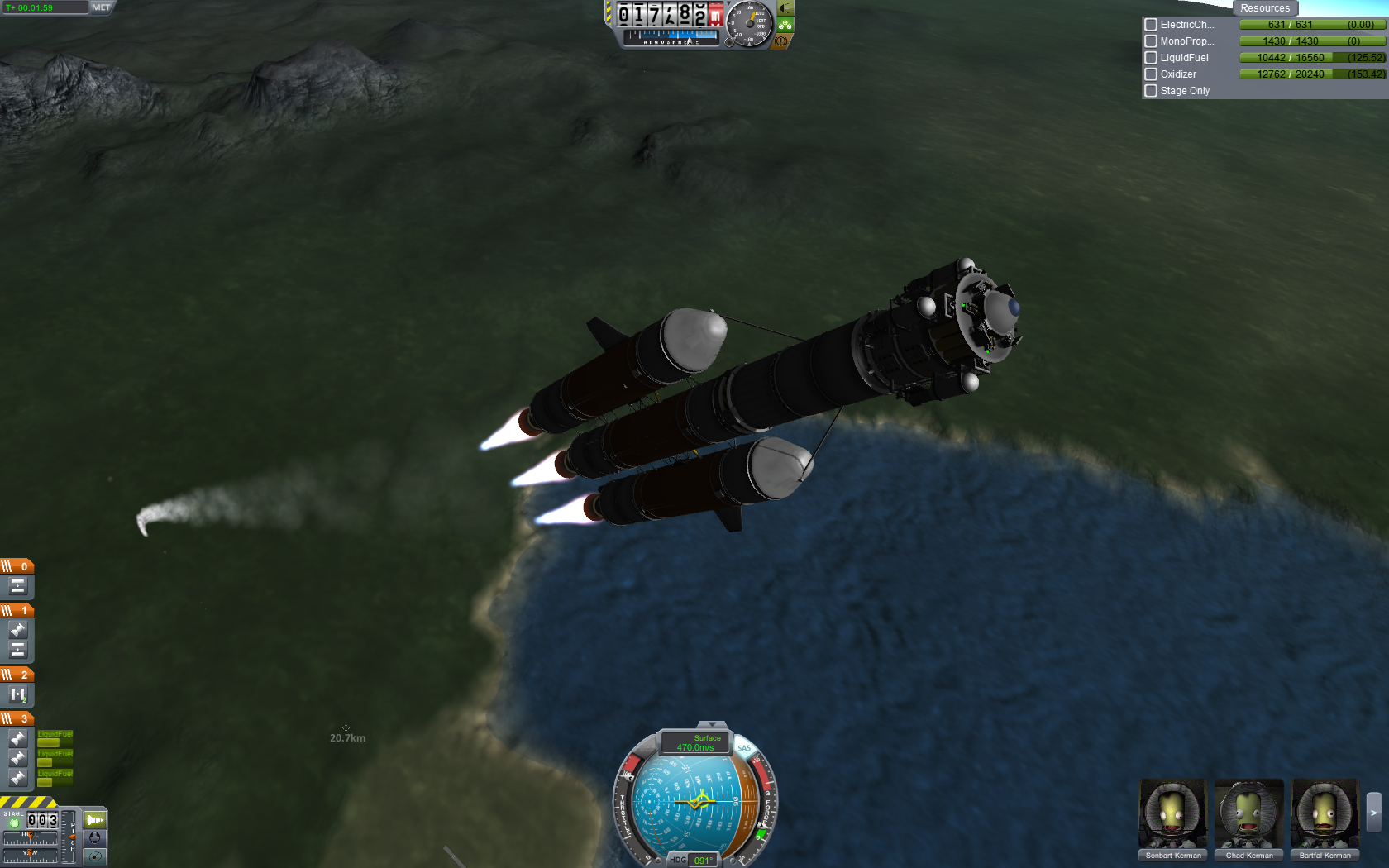The width and height of the screenshot is (1389, 868).
Task: Toggle the ElectricCharge resource checkbox
Action: 1151,25
